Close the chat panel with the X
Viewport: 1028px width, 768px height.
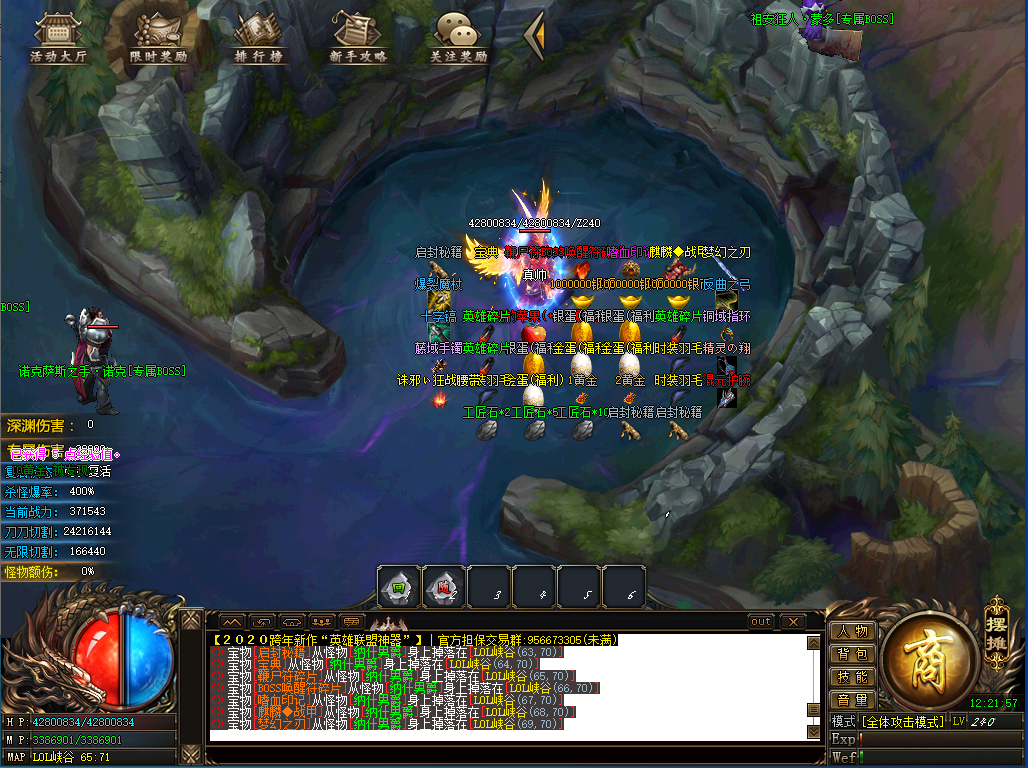[x=791, y=622]
